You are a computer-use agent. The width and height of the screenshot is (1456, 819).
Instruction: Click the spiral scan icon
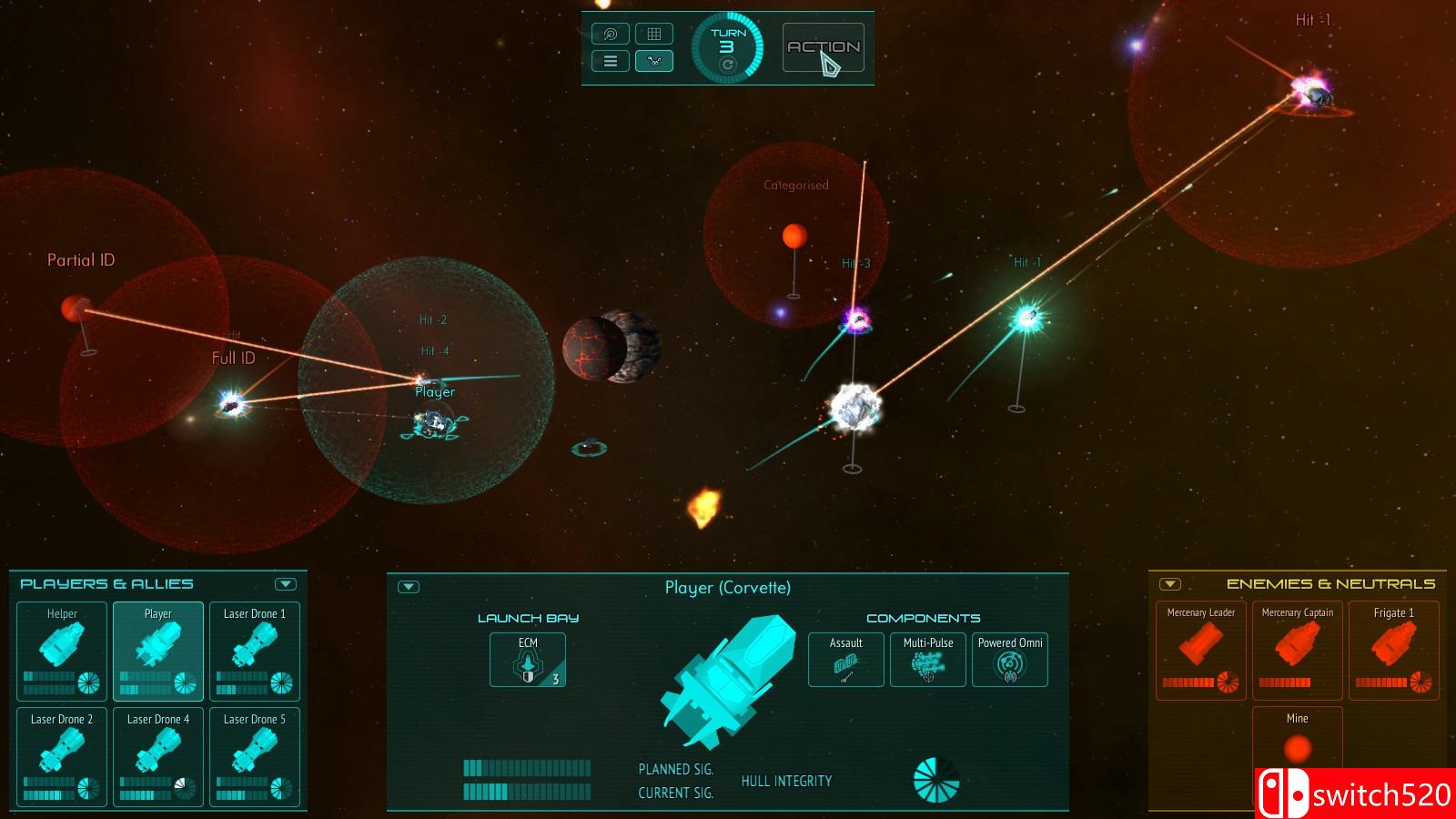coord(611,35)
